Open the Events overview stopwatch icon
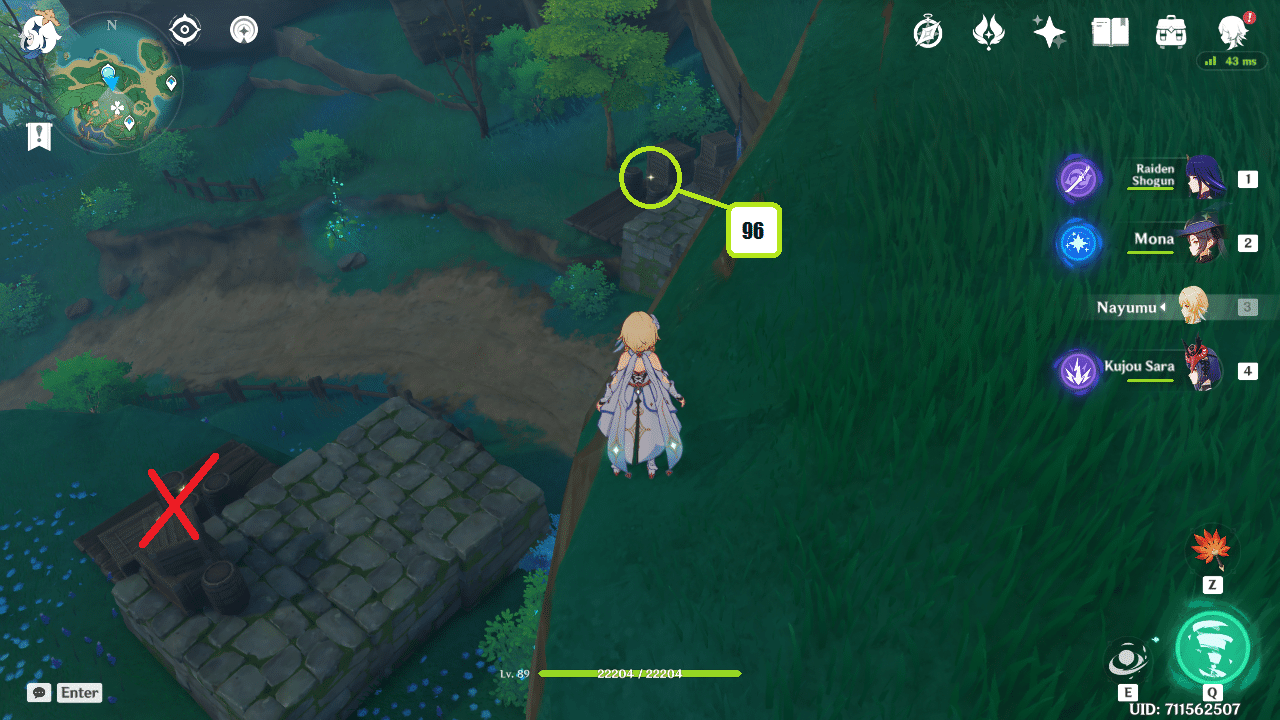Image resolution: width=1280 pixels, height=720 pixels. [927, 31]
